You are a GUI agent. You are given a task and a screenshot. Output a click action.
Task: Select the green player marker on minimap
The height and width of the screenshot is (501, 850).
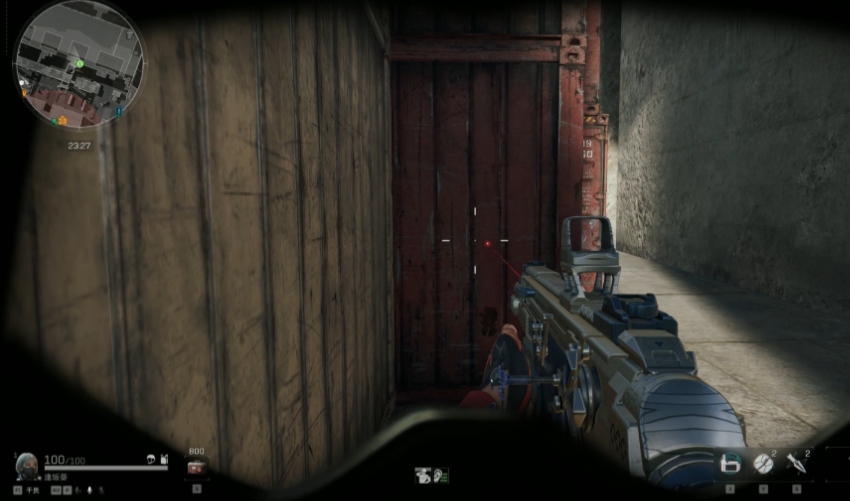(x=80, y=63)
